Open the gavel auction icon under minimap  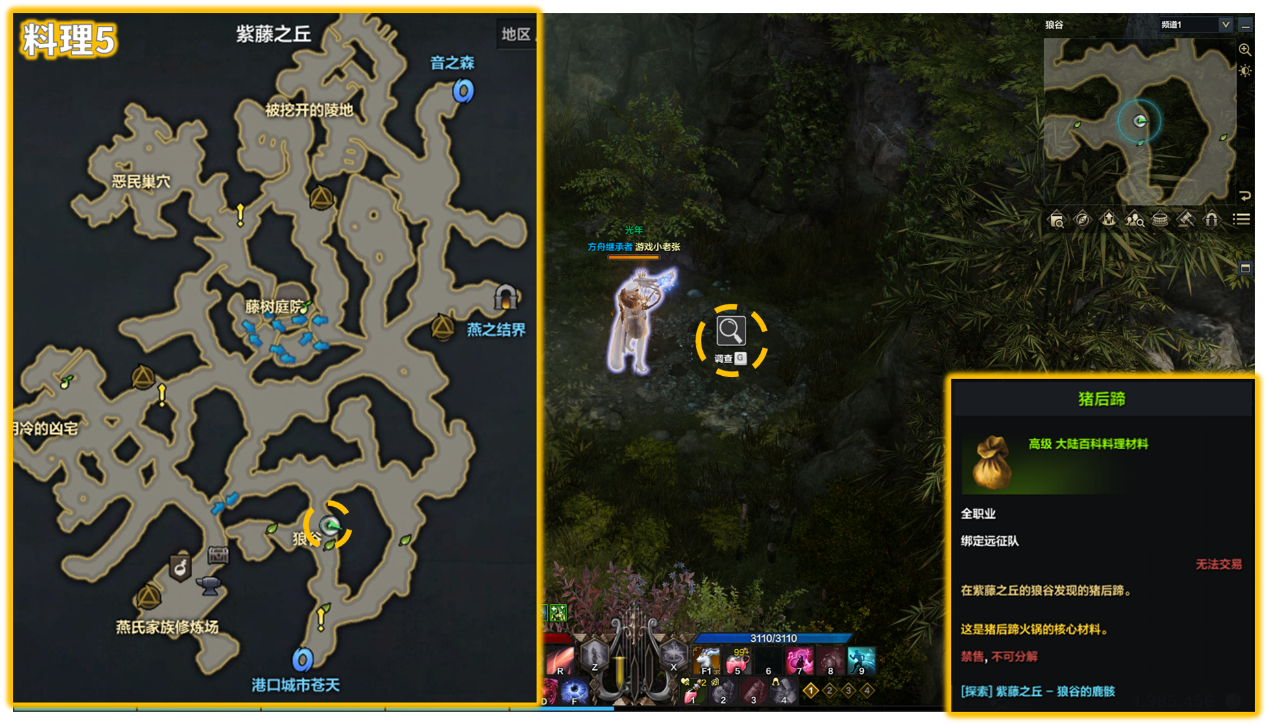click(x=1186, y=219)
